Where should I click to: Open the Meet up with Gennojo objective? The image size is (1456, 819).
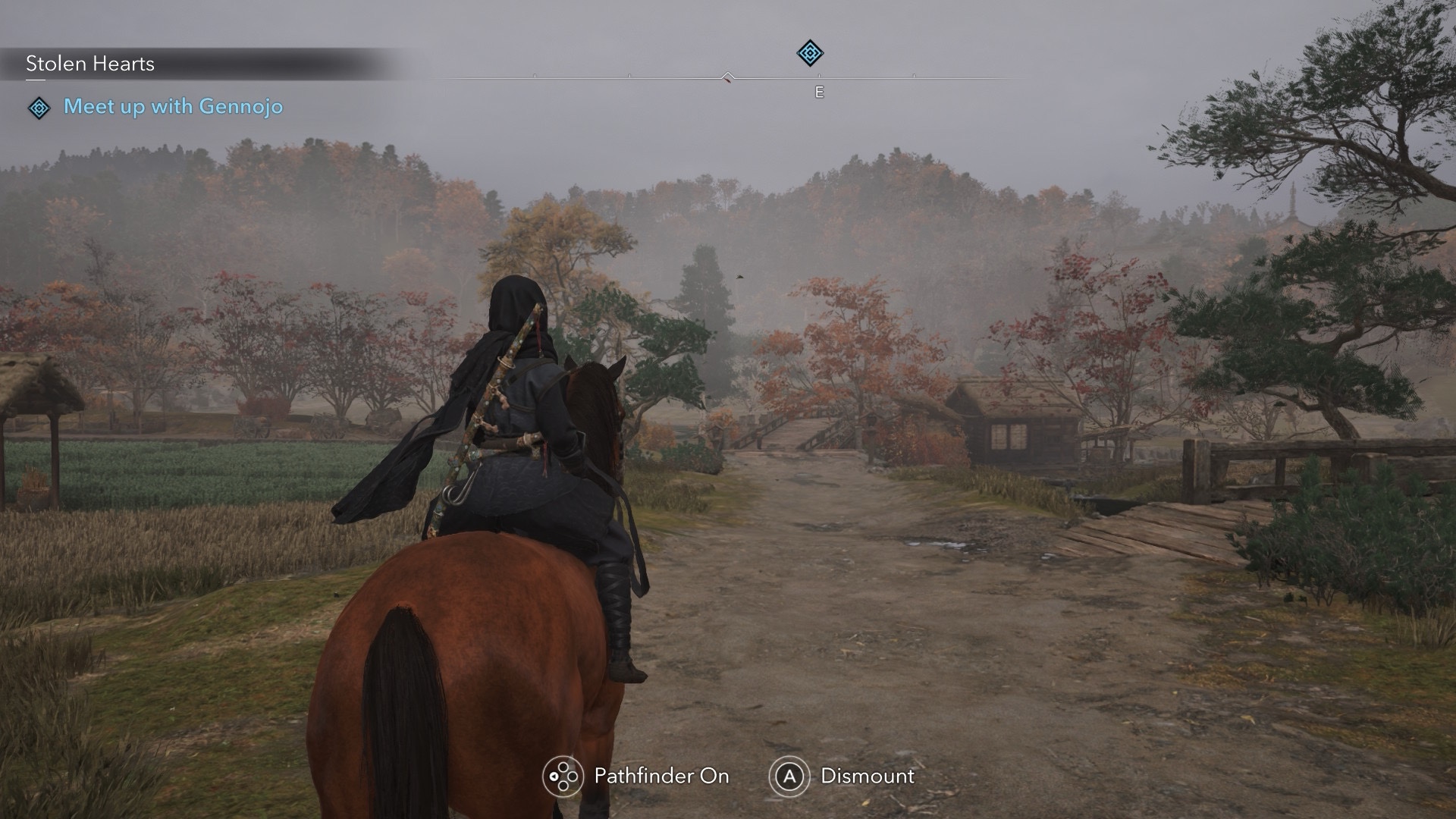click(x=173, y=106)
